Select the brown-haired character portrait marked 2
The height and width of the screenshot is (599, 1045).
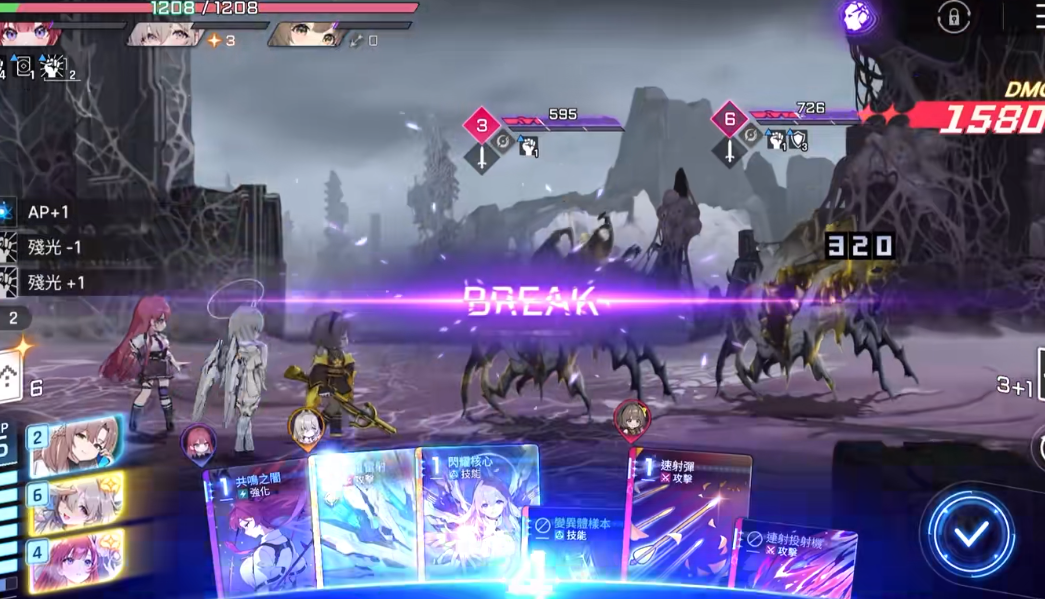coord(76,445)
